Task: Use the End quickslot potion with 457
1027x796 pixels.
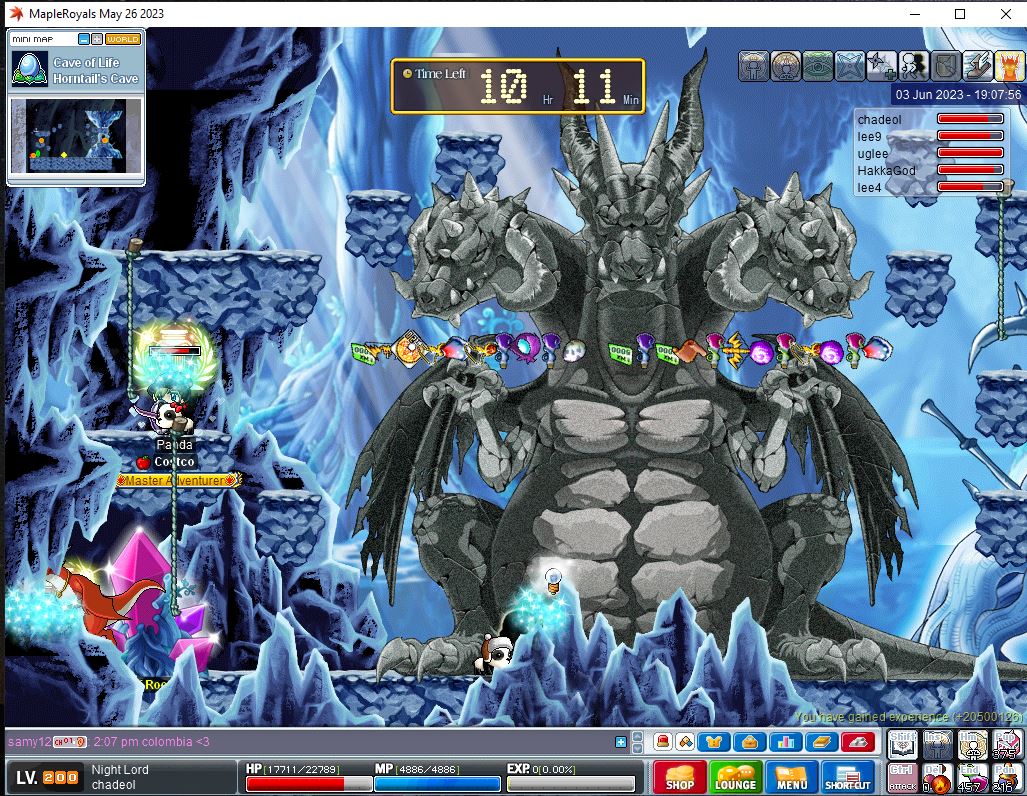Action: coord(971,777)
